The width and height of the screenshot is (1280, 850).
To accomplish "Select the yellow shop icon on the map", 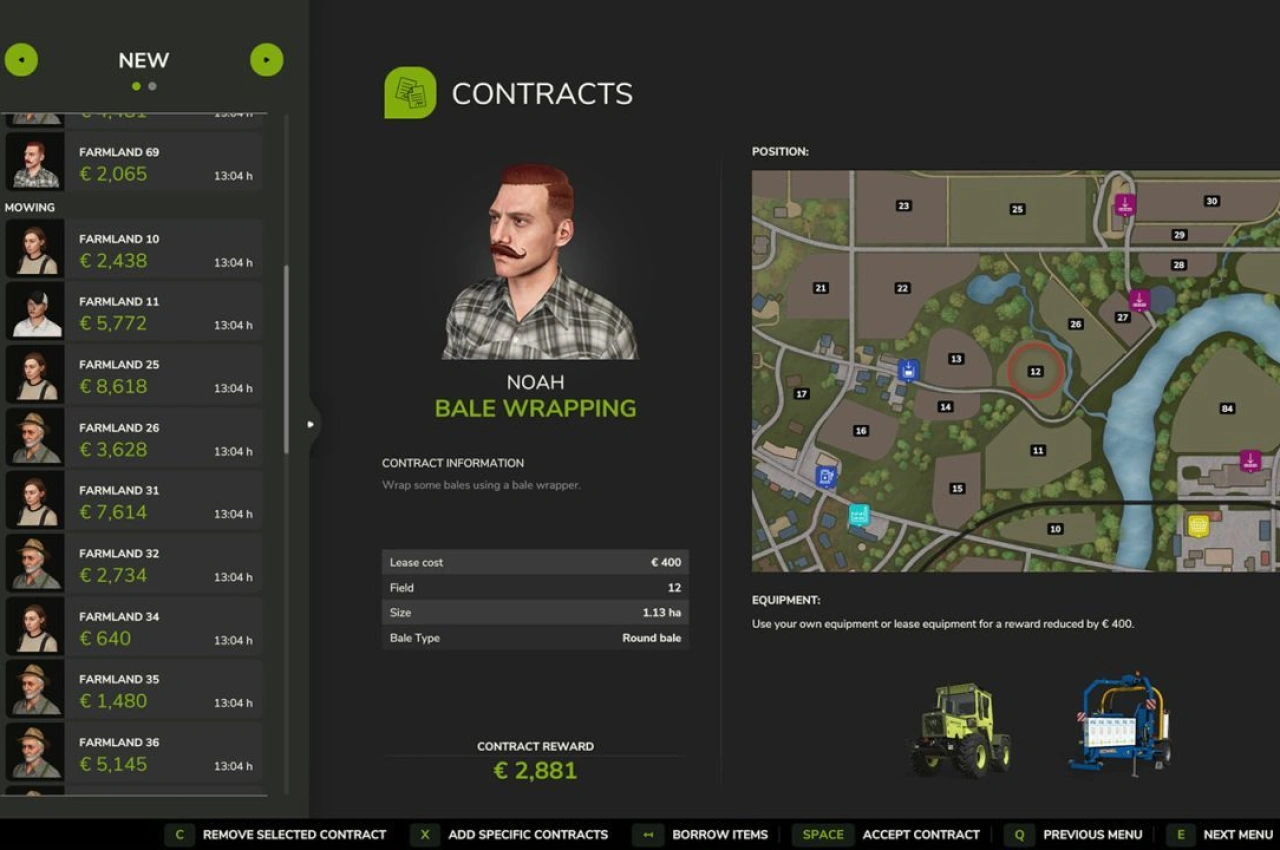I will pyautogui.click(x=1198, y=525).
